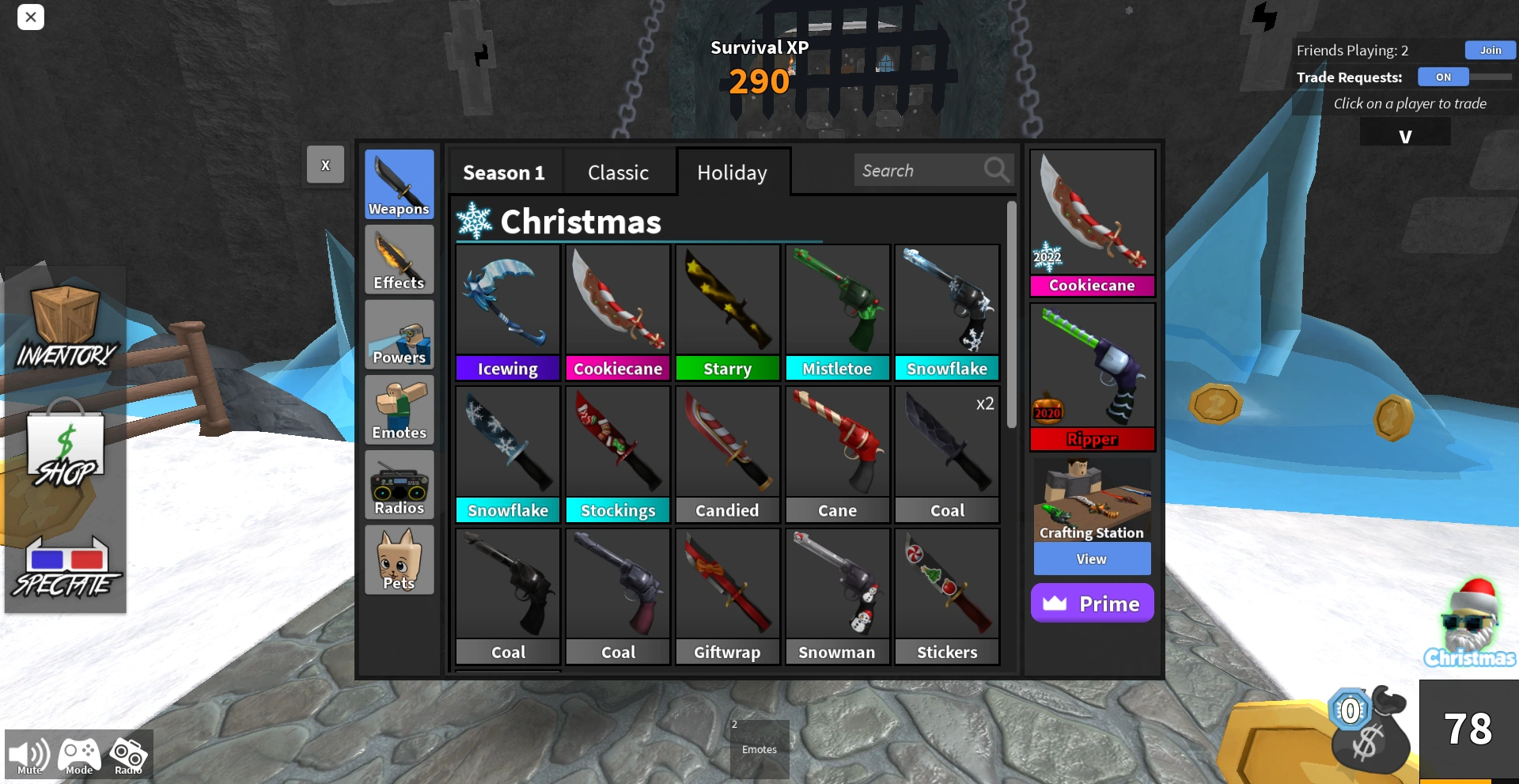Image resolution: width=1519 pixels, height=784 pixels.
Task: Turn off Trade Requests
Action: [x=1443, y=77]
